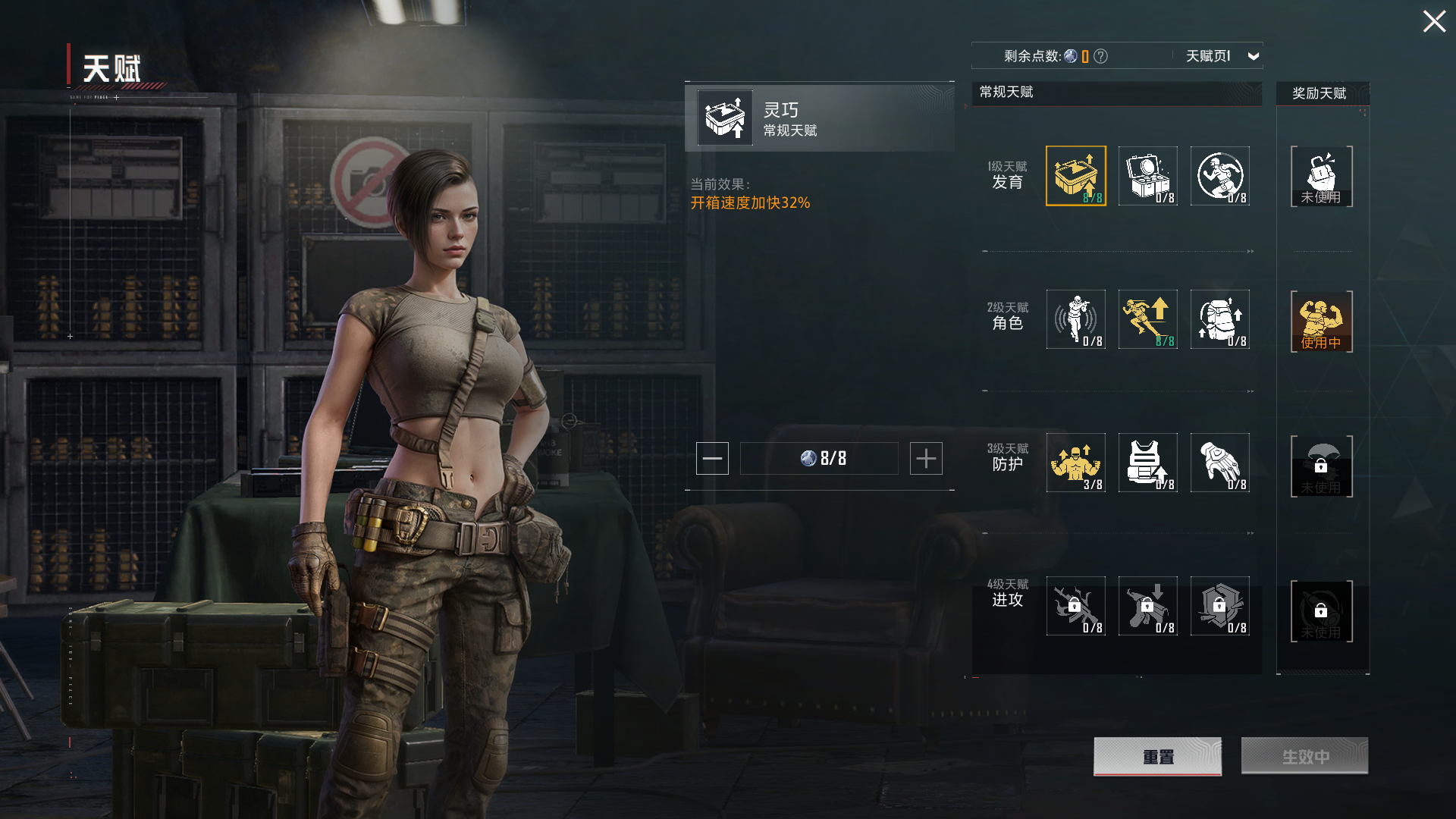Select the golden sprint speed talent
The image size is (1456, 819).
(x=1147, y=319)
